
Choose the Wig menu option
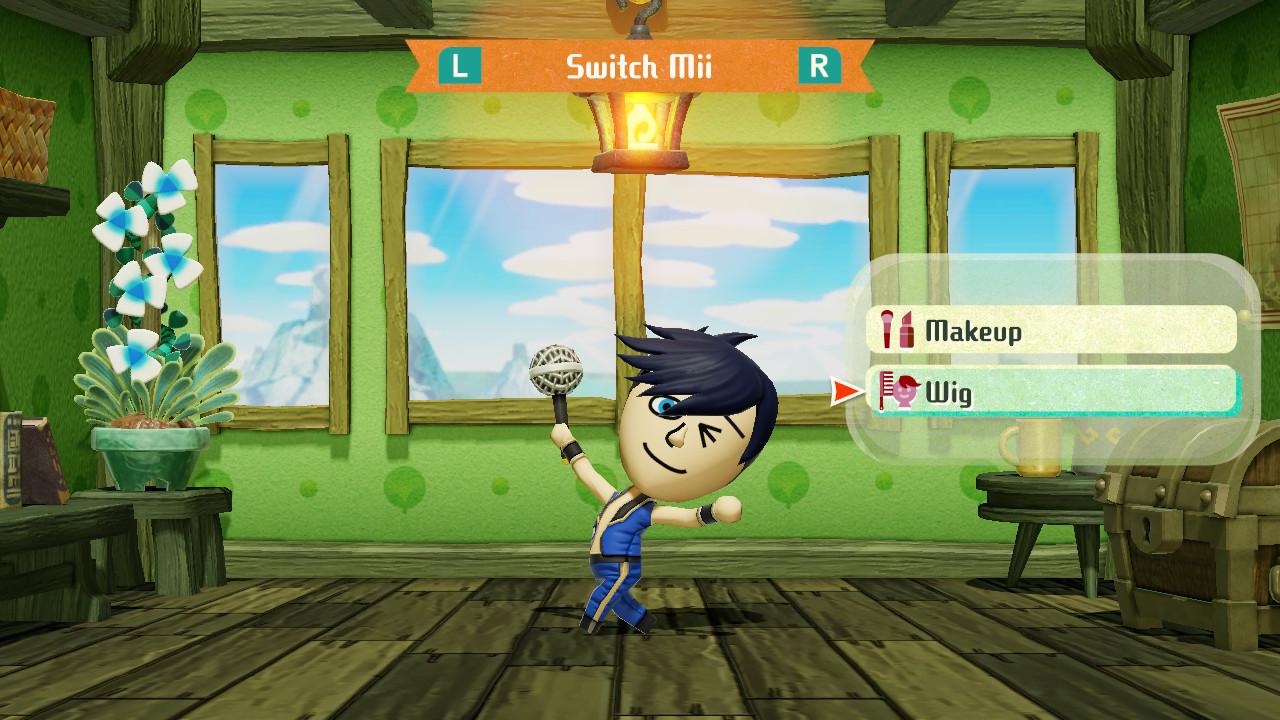coord(1052,392)
